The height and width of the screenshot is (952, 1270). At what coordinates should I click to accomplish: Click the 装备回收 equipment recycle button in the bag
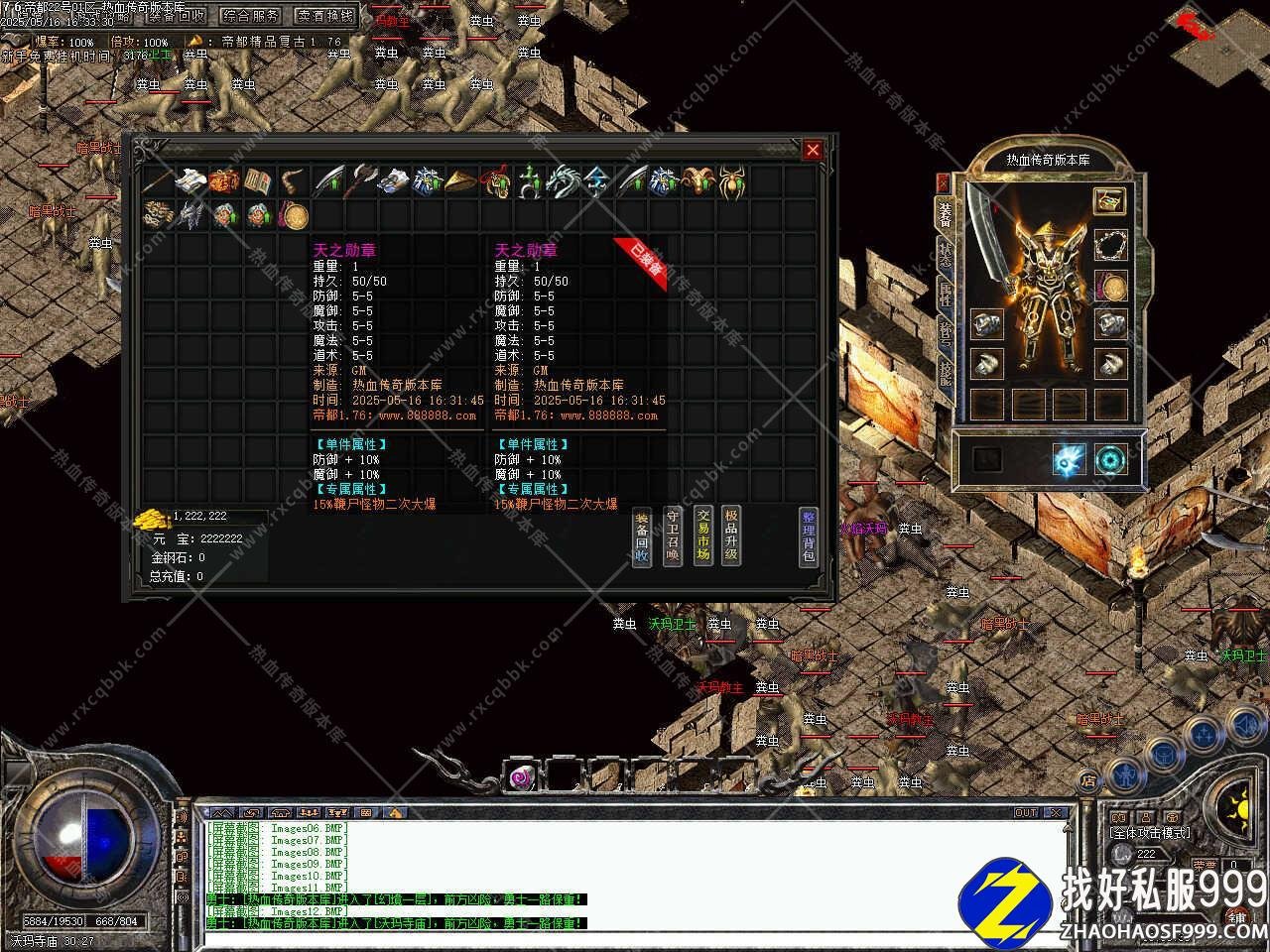click(642, 538)
